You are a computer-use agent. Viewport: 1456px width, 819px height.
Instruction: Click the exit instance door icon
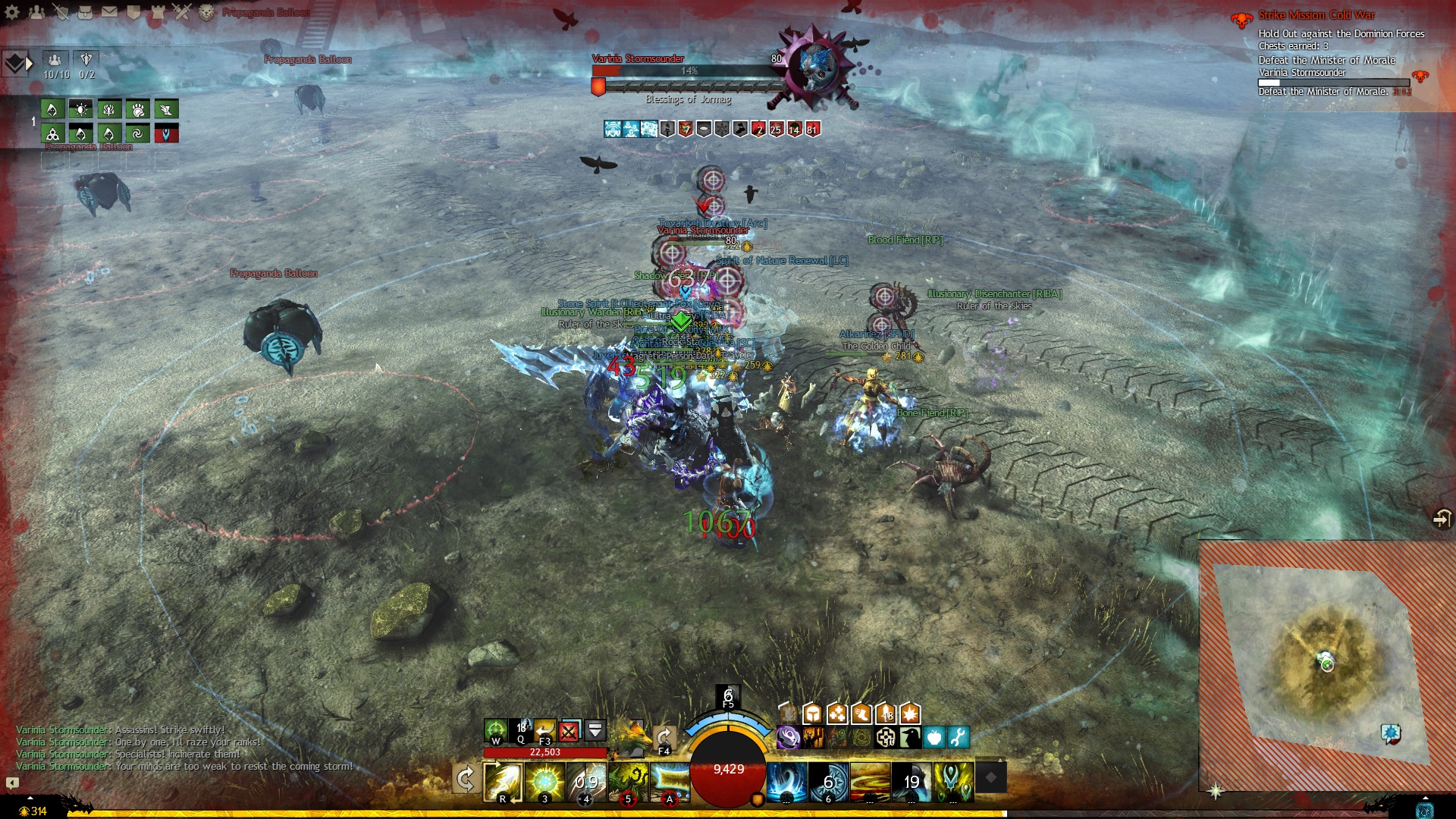pyautogui.click(x=1441, y=519)
